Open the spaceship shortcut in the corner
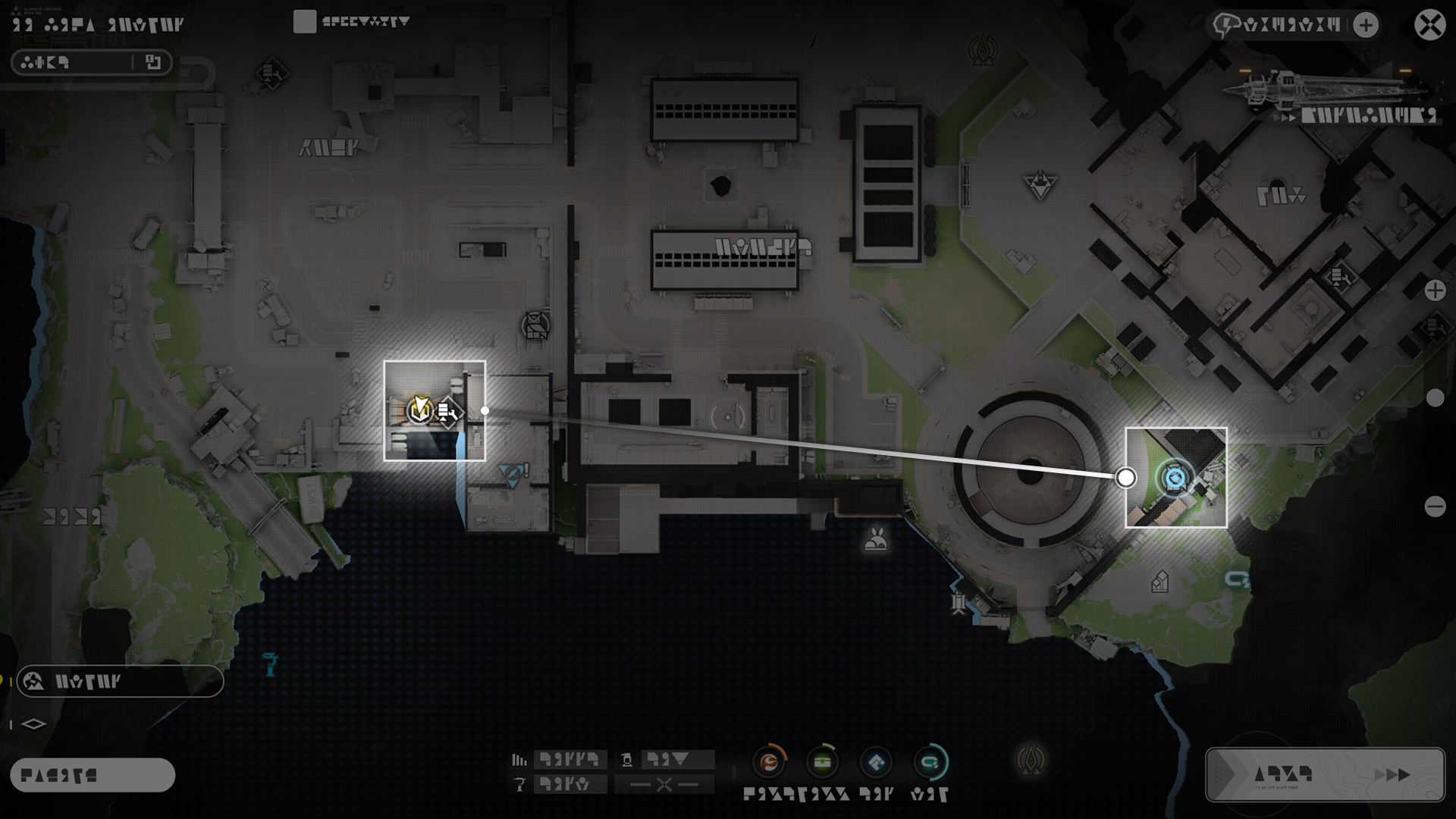 1335,95
